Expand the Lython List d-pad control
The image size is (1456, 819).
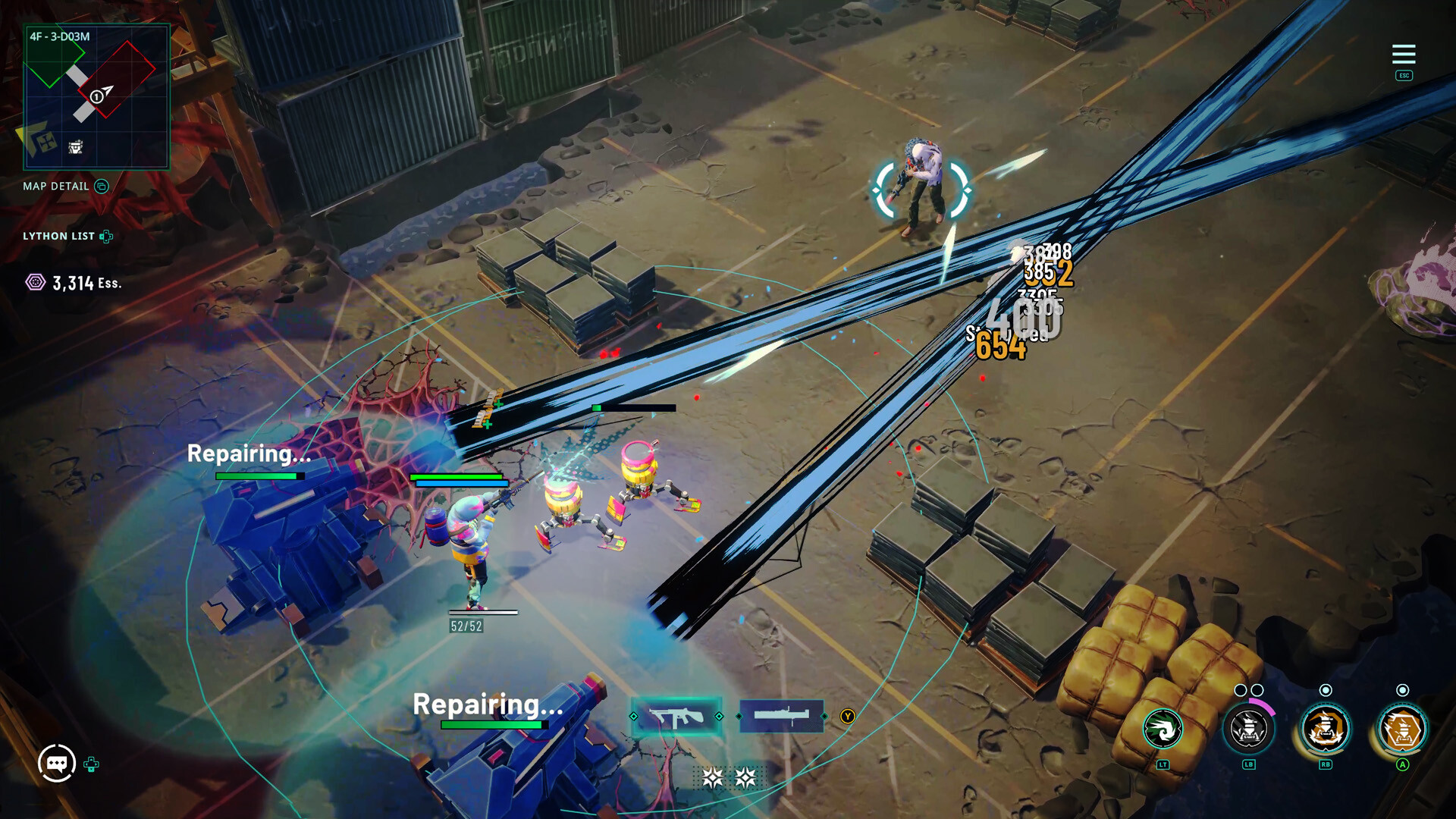(105, 236)
